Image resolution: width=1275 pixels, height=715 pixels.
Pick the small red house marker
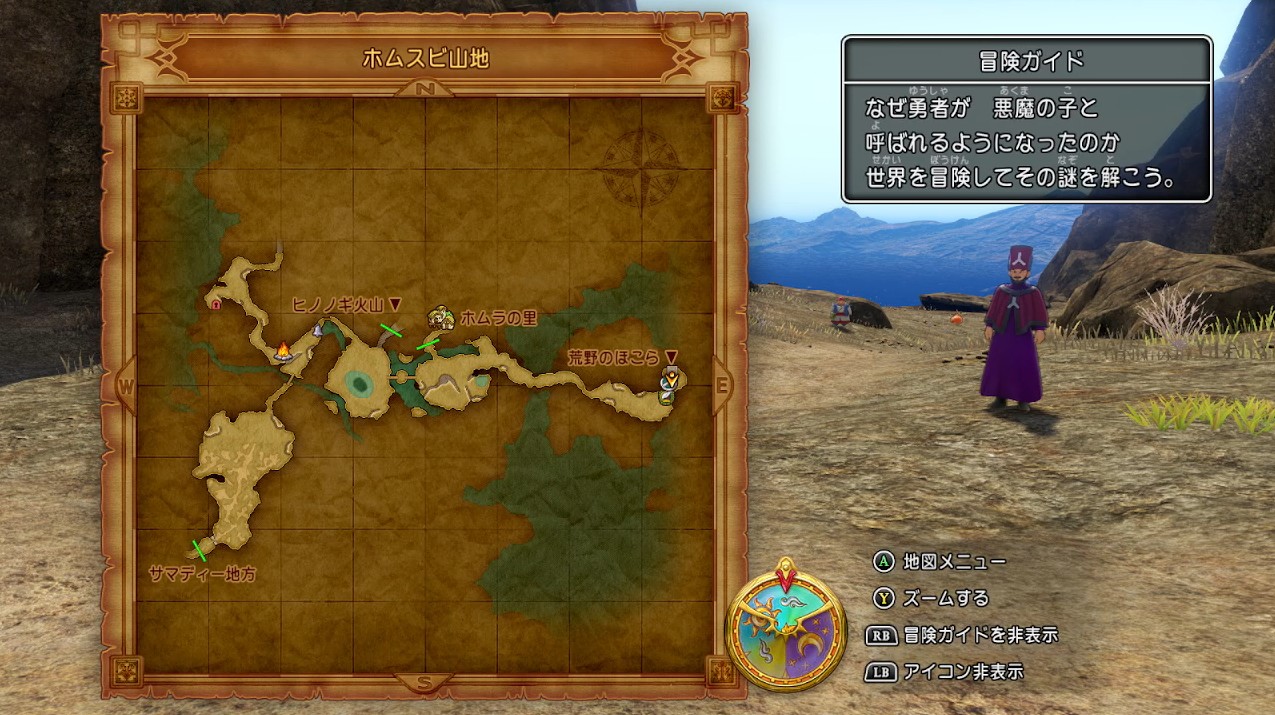click(216, 300)
